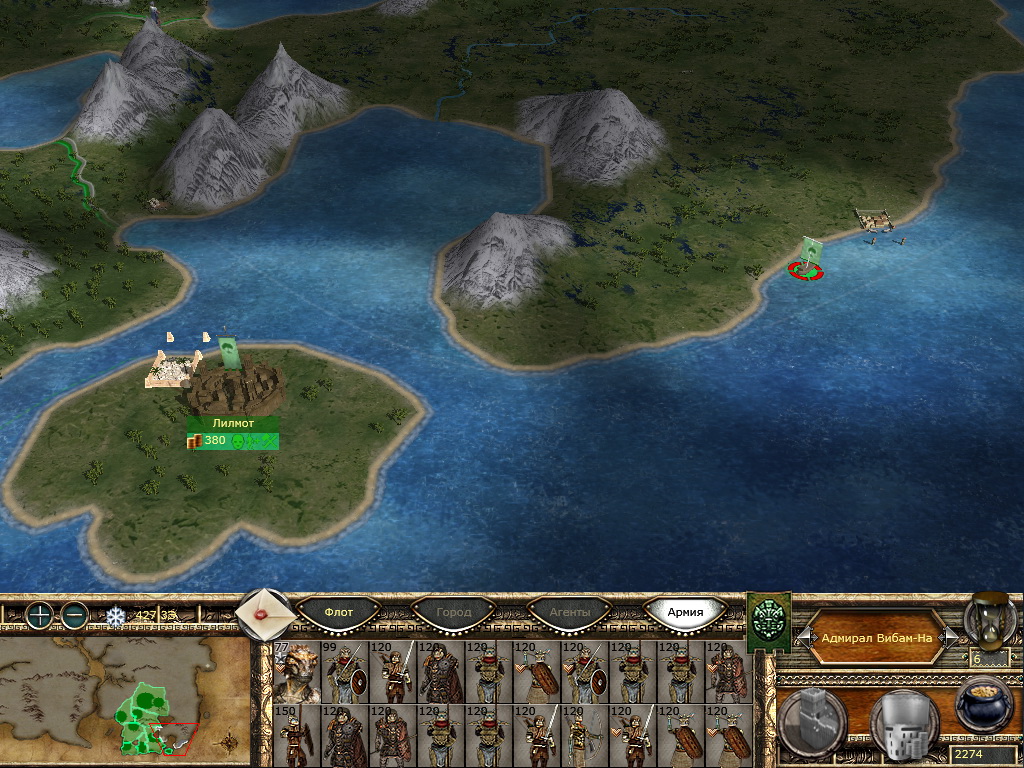Select the 150-strong unit card

pos(296,736)
